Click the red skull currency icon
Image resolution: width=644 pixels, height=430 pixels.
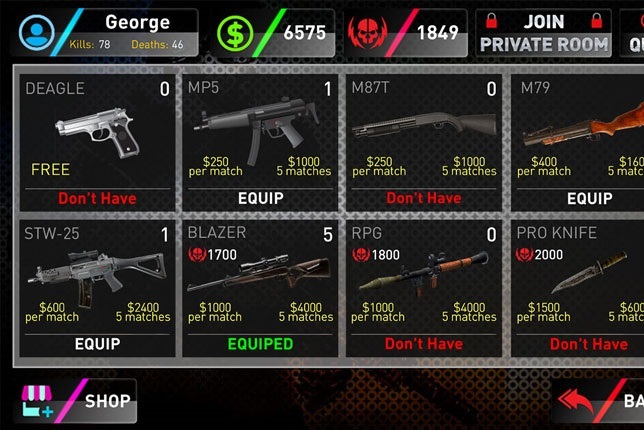[367, 34]
